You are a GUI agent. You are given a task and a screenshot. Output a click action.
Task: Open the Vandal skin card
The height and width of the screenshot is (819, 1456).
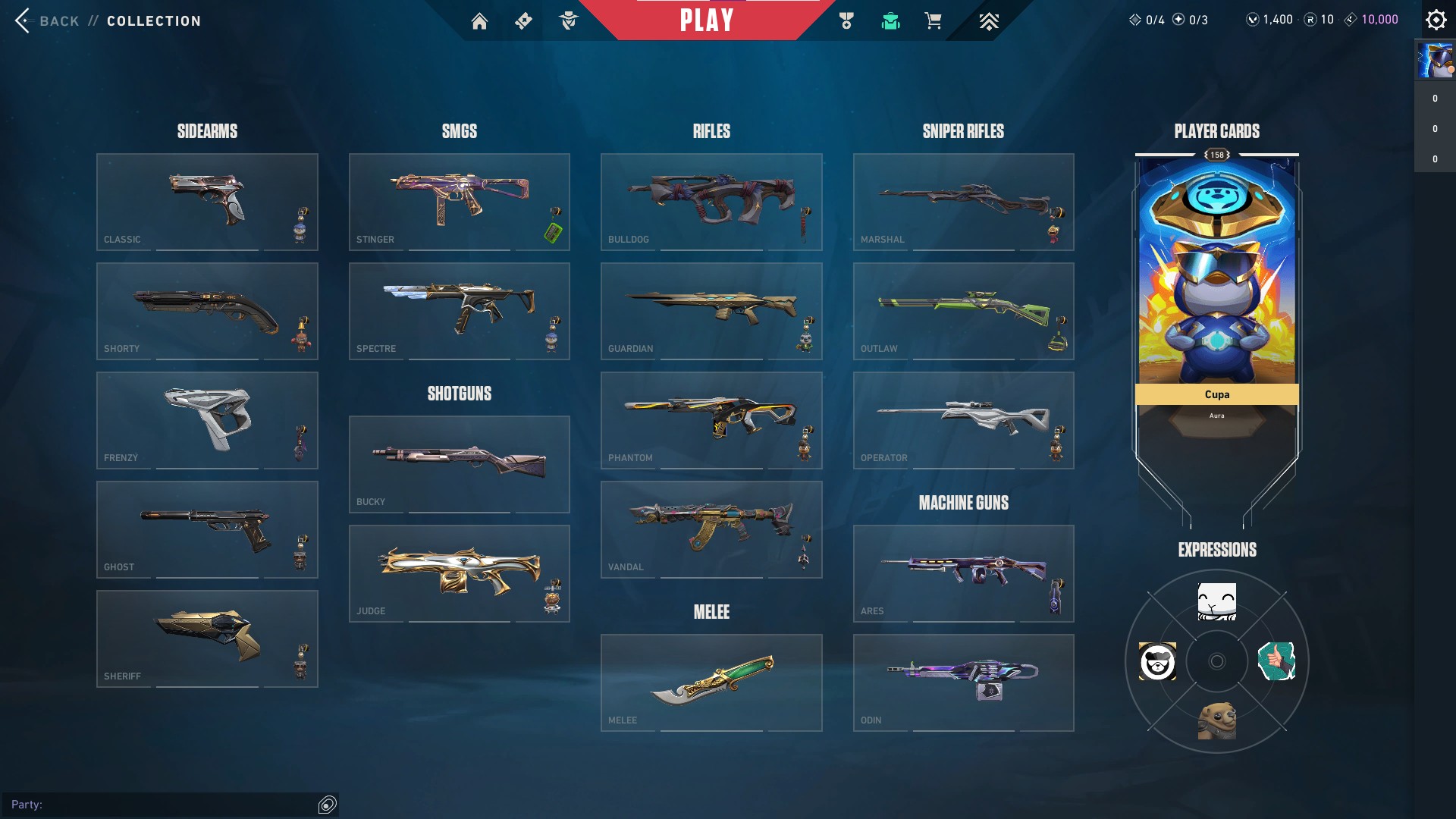pos(711,529)
